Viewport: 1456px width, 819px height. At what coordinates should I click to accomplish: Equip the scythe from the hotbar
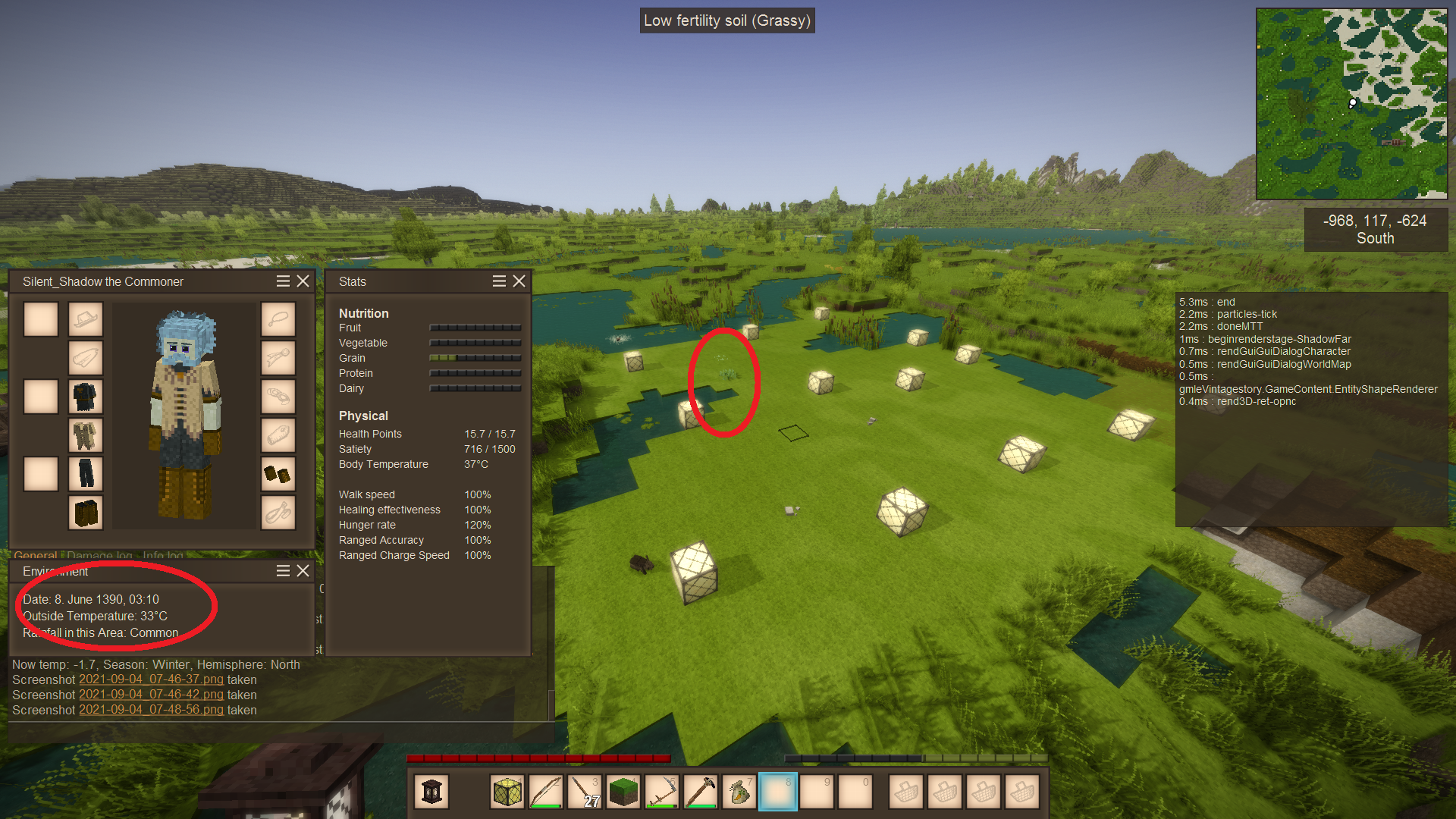(x=662, y=792)
